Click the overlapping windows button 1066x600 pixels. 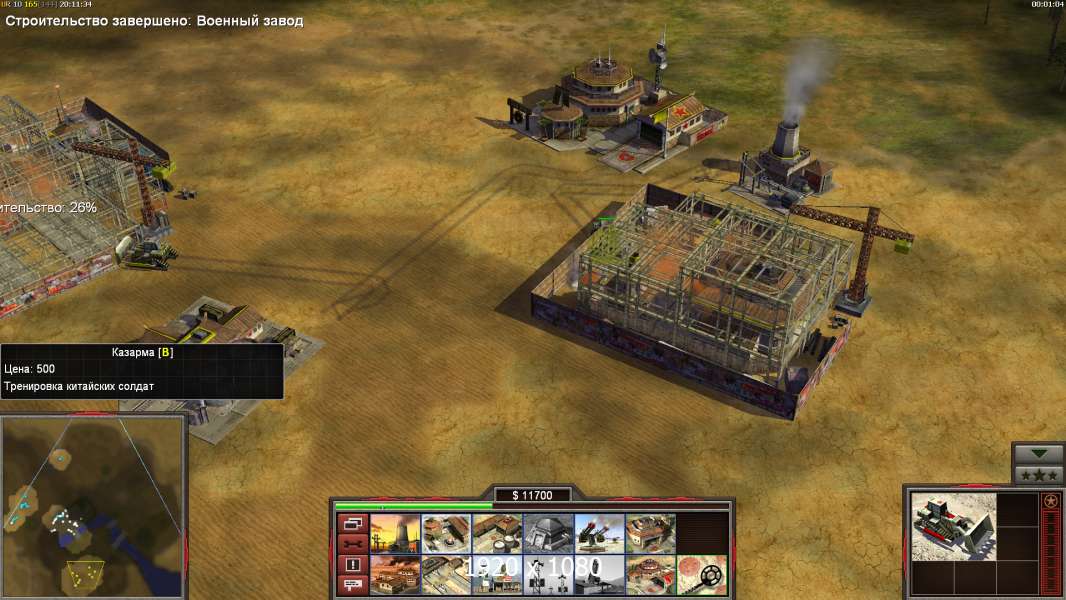(353, 523)
